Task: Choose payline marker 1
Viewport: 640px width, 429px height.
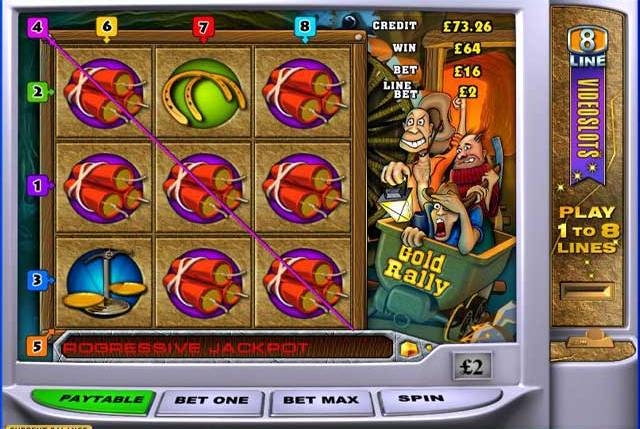Action: pyautogui.click(x=37, y=185)
